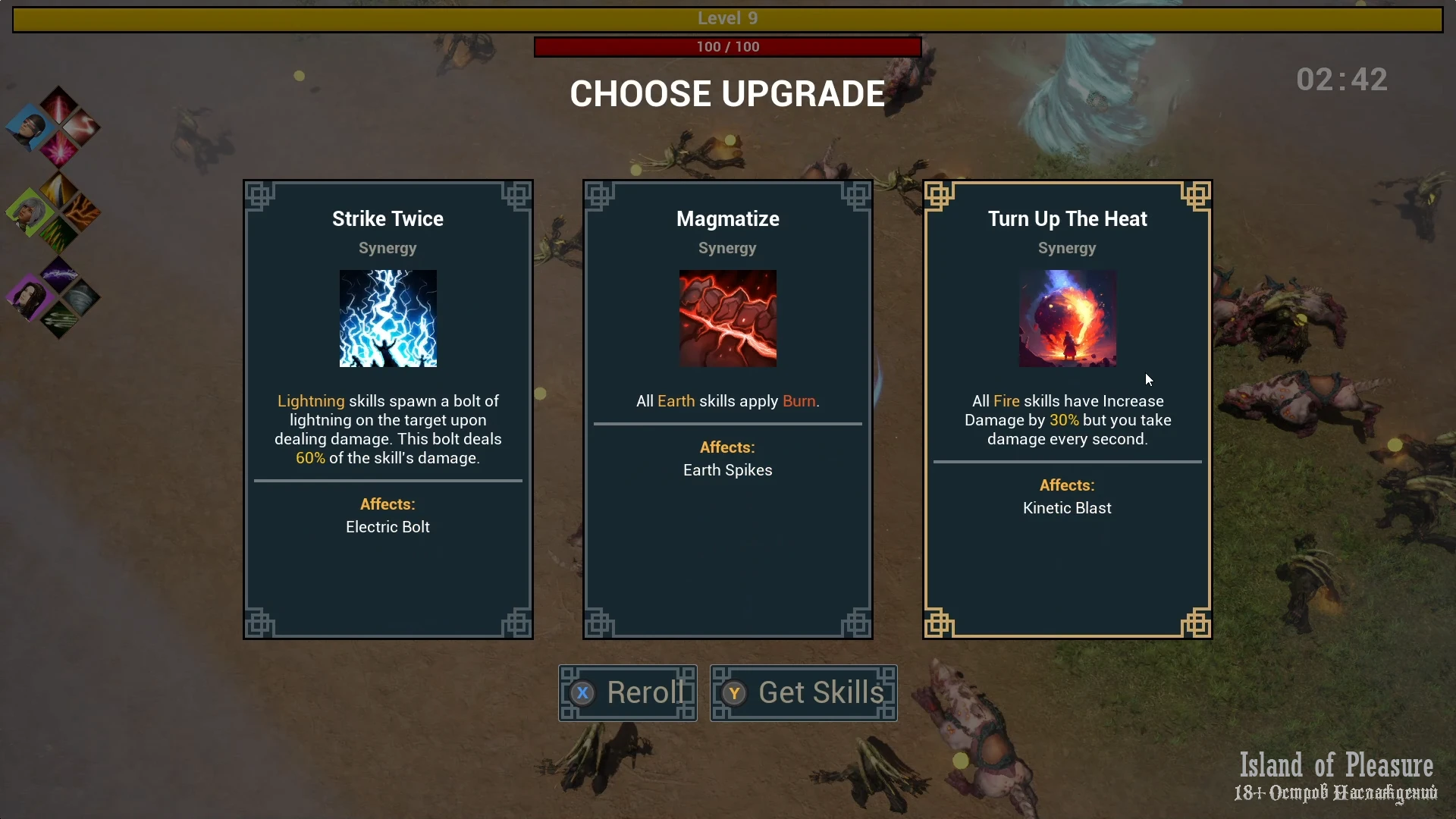1456x819 pixels.
Task: Click the pink starburst skill icon
Action: (x=58, y=149)
